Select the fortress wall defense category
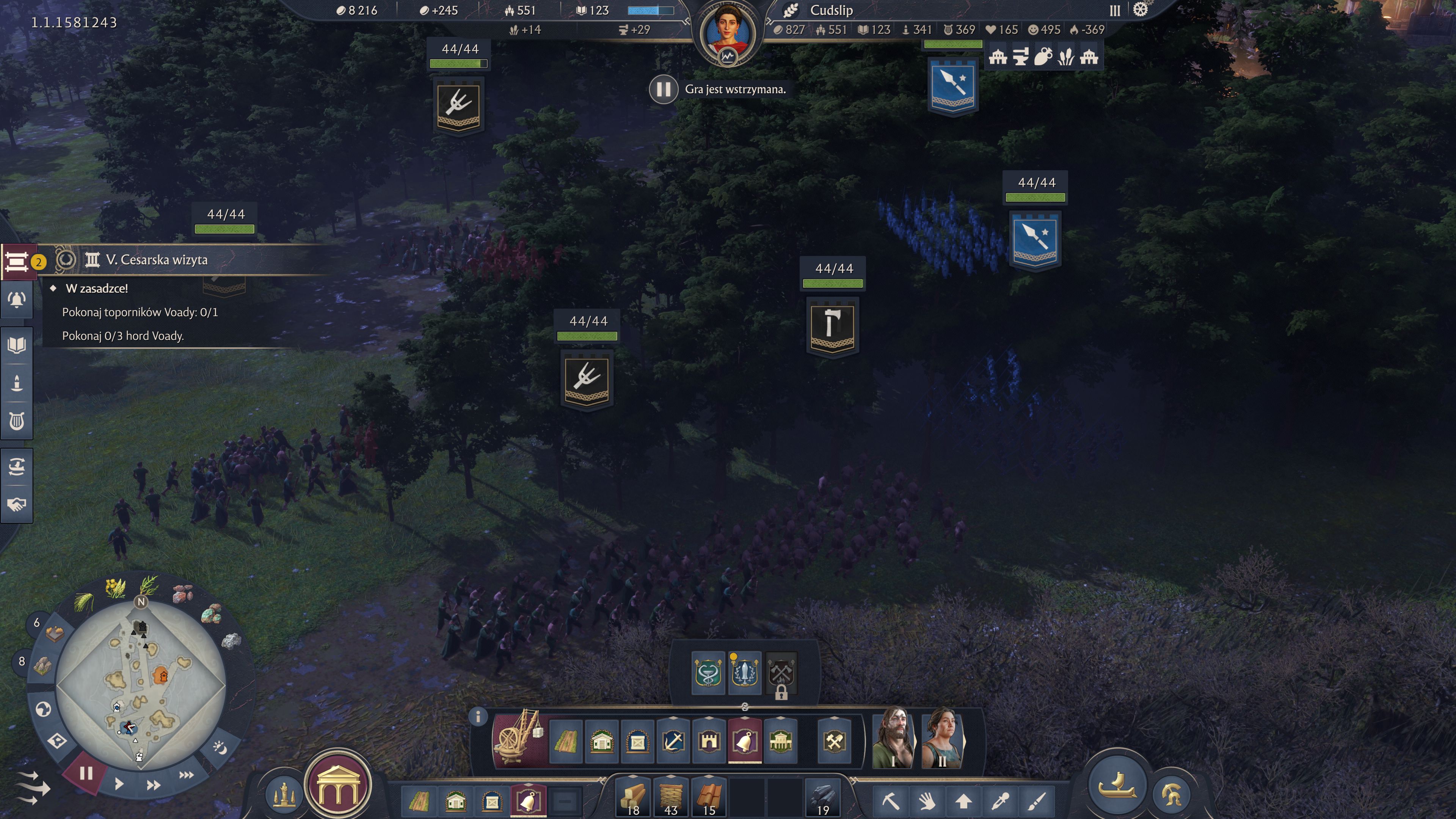 point(709,741)
